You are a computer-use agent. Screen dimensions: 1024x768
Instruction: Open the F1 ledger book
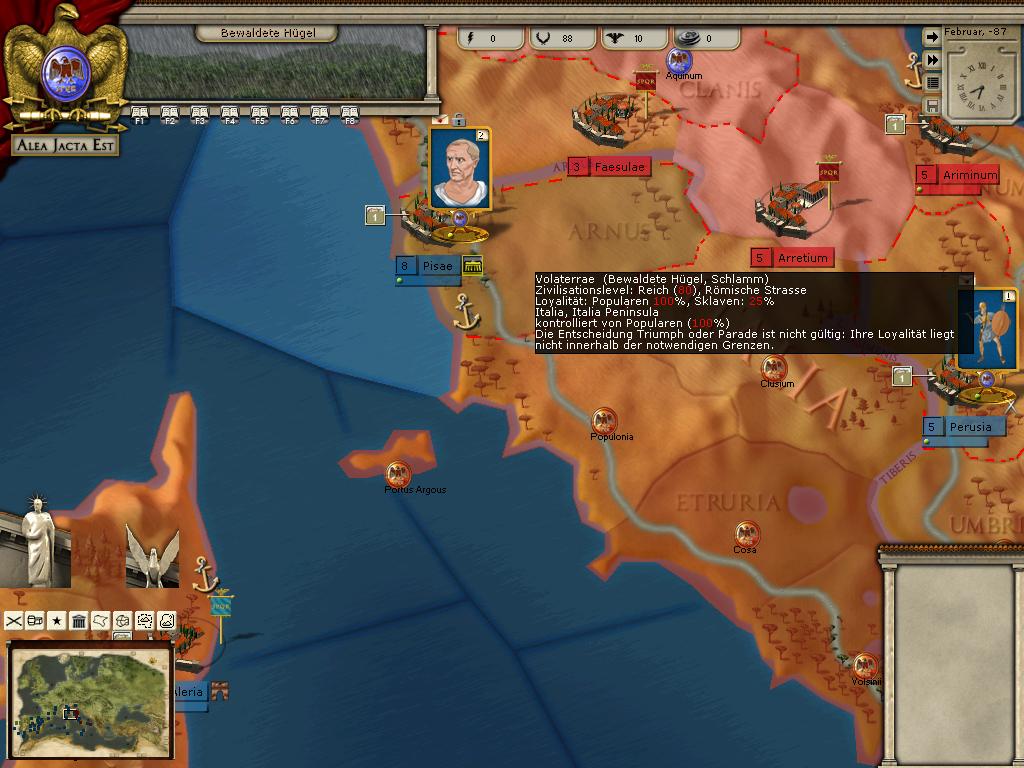click(139, 113)
